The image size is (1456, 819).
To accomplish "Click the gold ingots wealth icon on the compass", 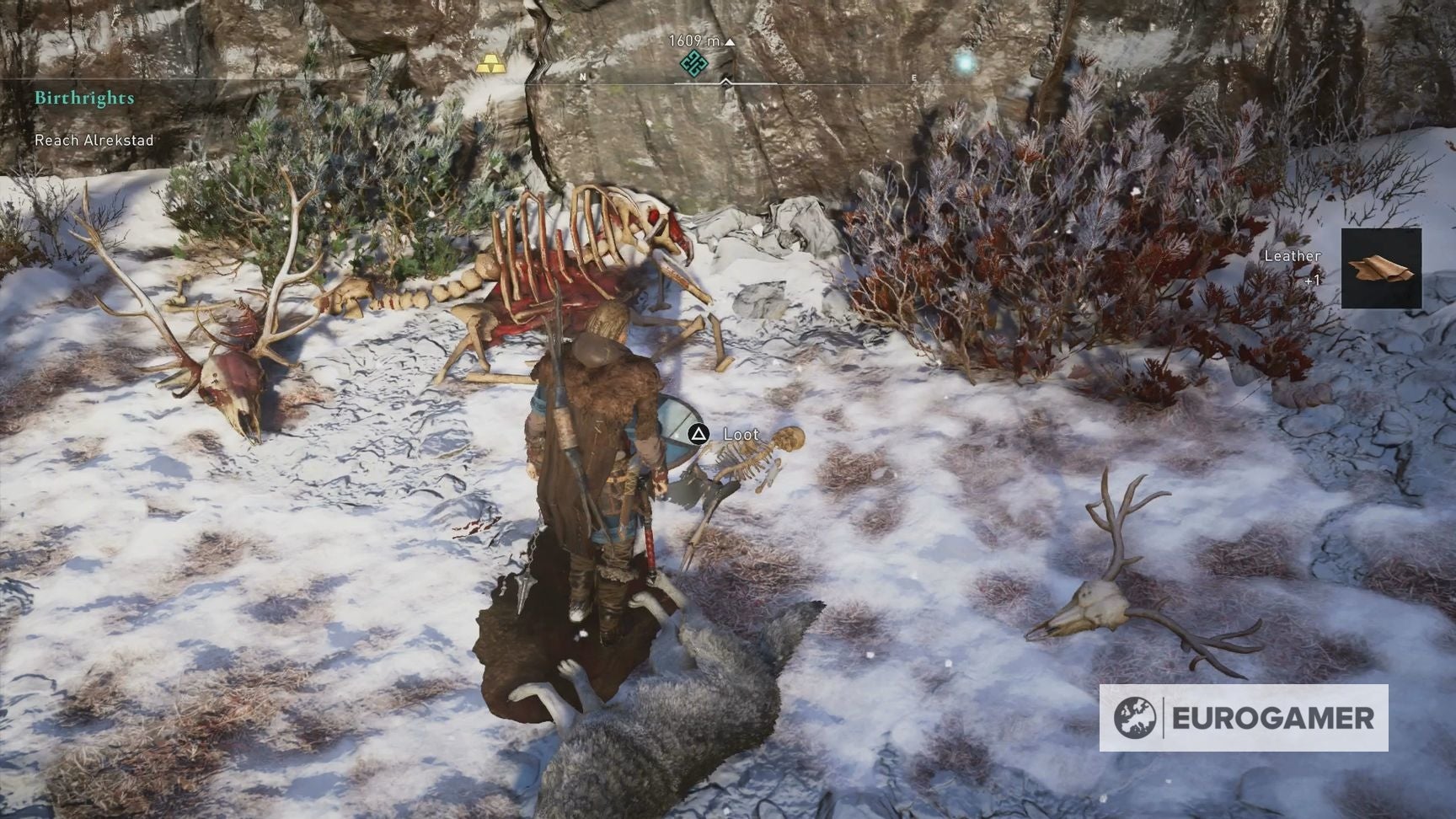I will [x=493, y=63].
